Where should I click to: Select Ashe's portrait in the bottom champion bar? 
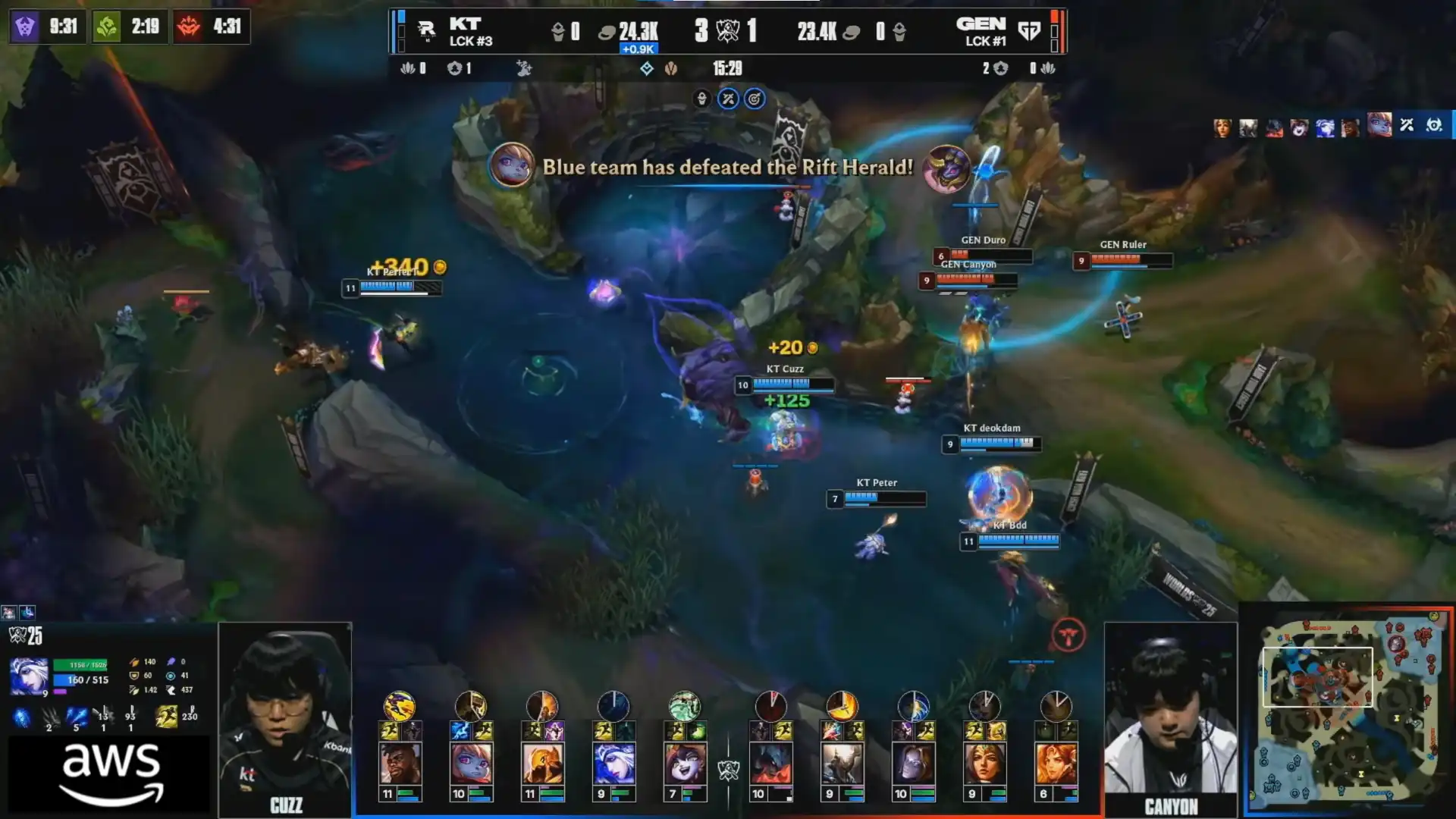tap(613, 763)
